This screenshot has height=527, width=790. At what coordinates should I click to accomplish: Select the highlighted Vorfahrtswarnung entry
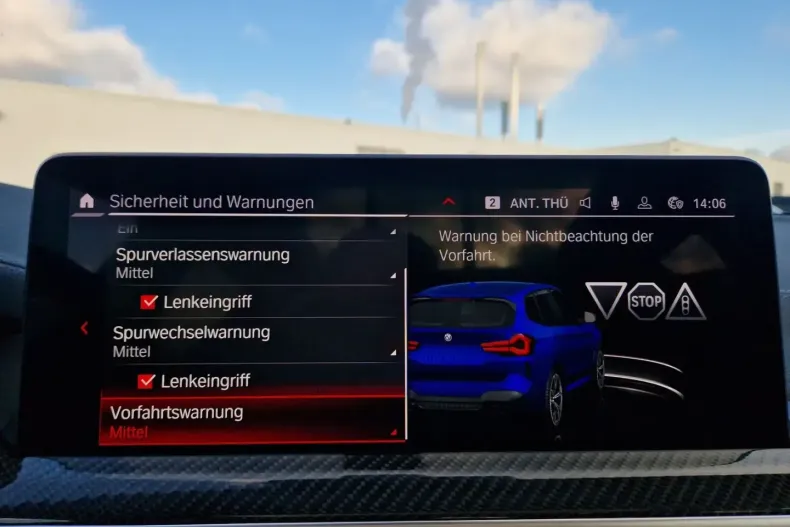252,421
